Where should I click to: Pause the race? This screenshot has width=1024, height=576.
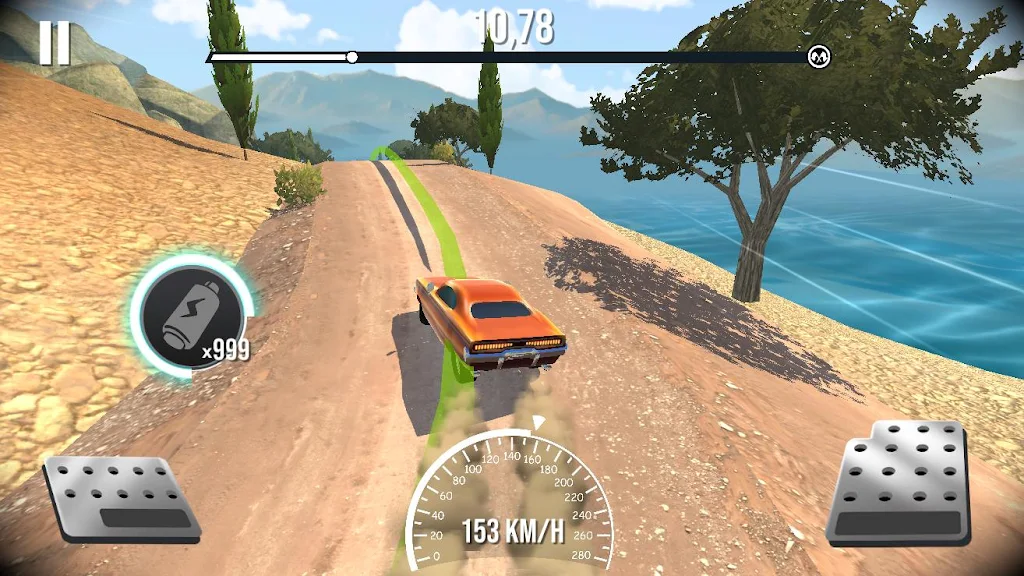coord(55,44)
